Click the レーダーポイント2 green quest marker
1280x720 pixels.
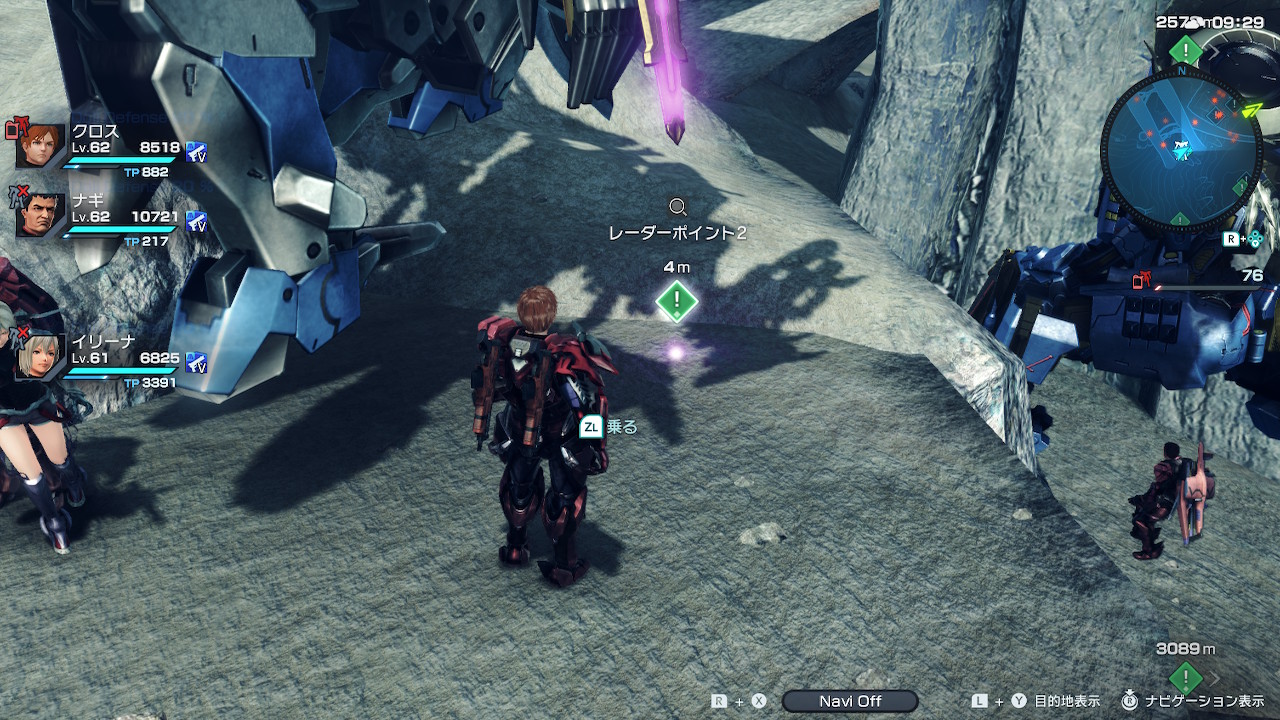pyautogui.click(x=677, y=300)
